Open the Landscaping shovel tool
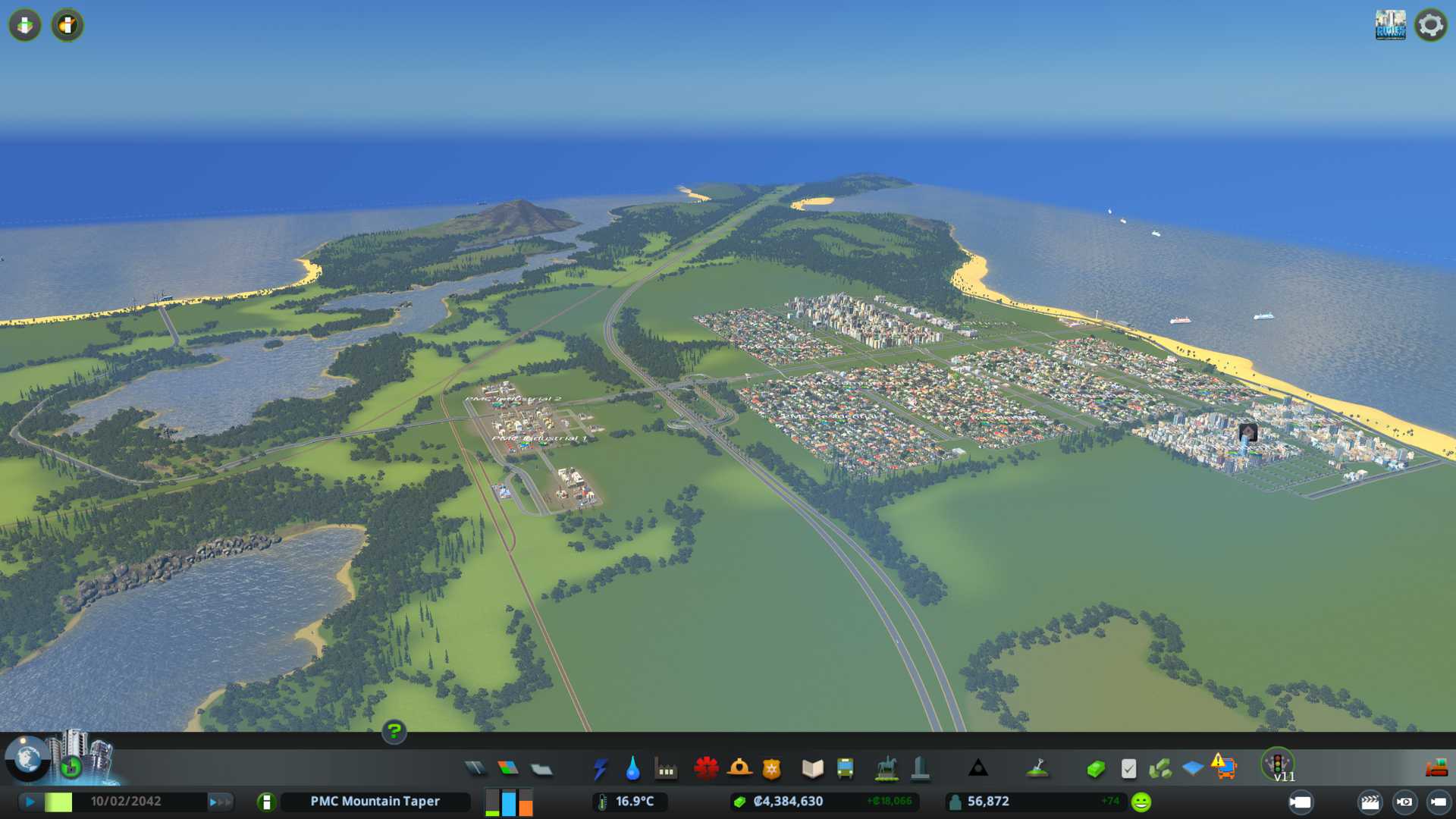Viewport: 1456px width, 819px height. pyautogui.click(x=1037, y=769)
